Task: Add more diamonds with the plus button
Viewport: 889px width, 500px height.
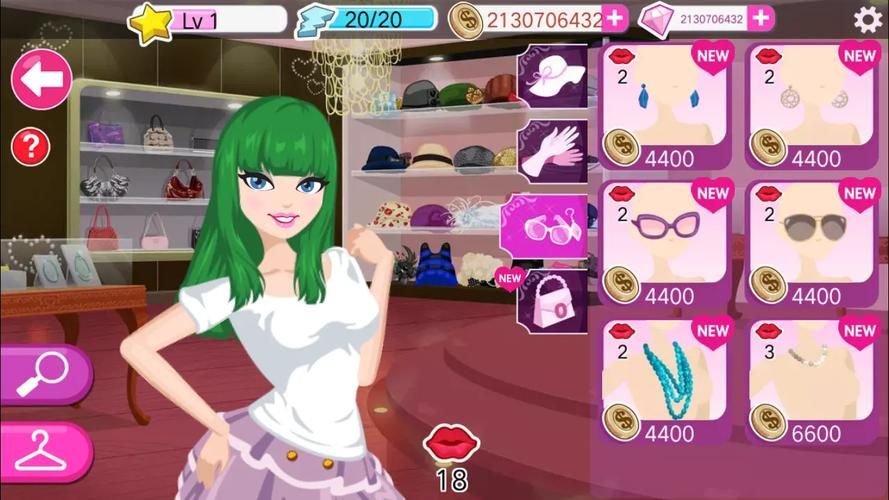Action: pos(761,18)
